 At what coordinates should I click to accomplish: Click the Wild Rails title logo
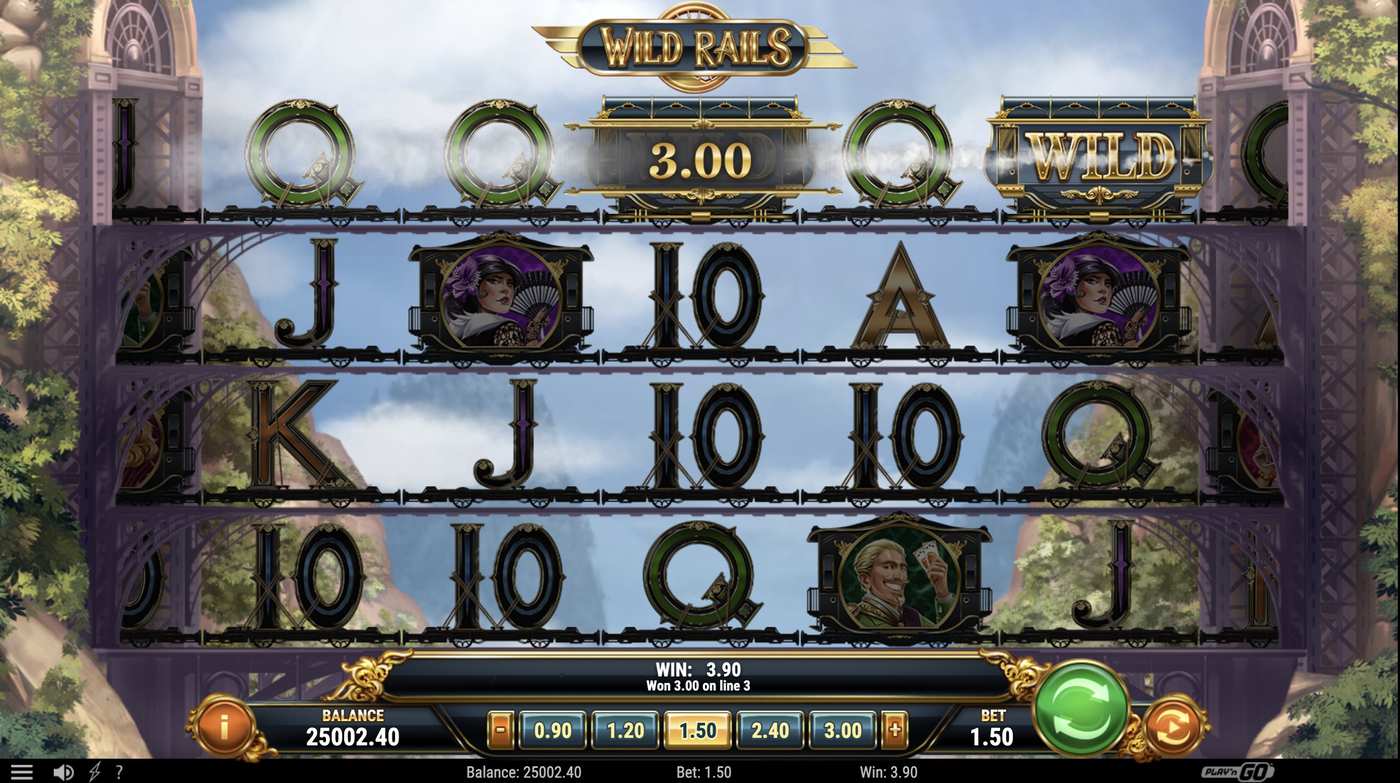point(700,45)
